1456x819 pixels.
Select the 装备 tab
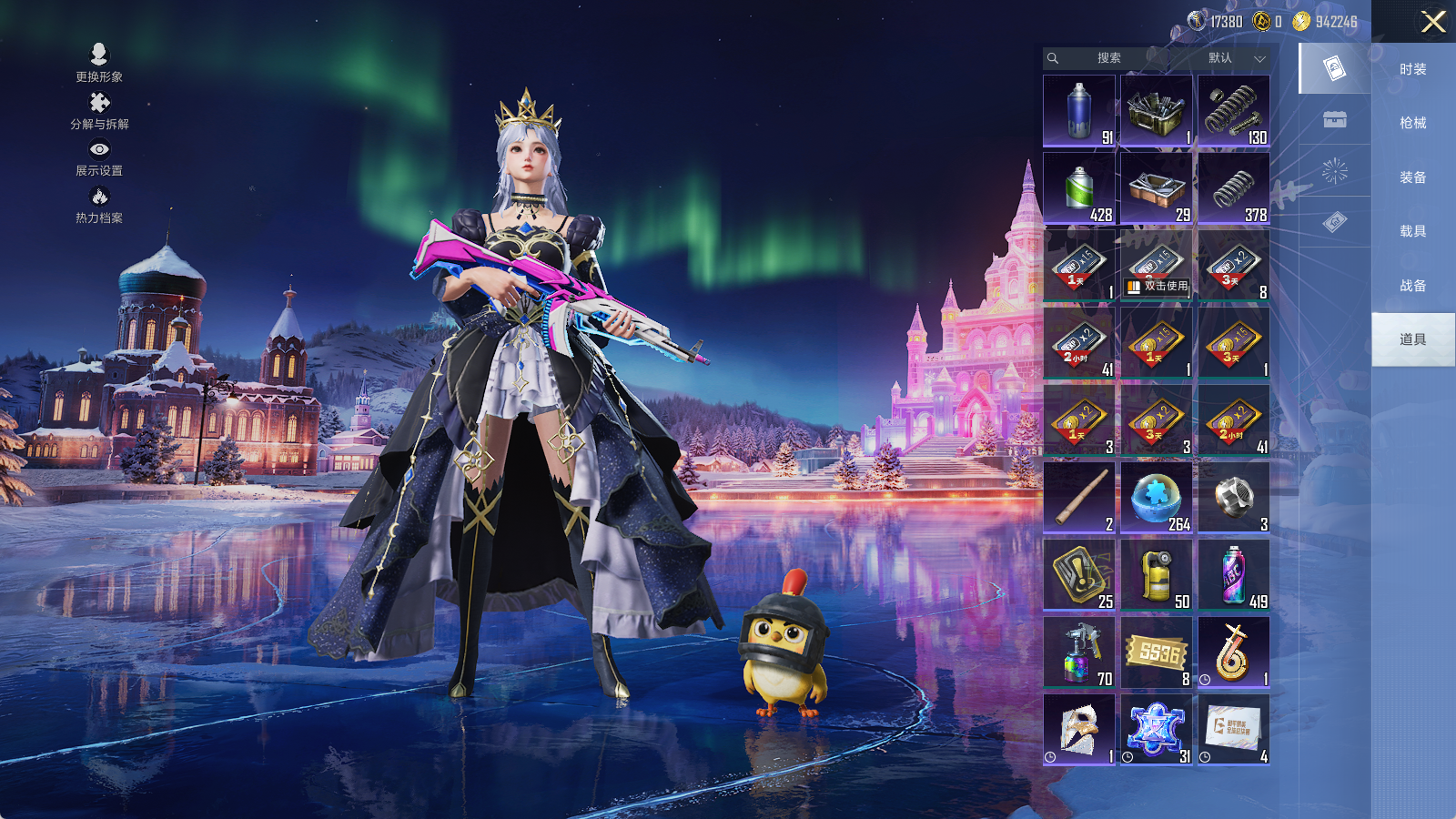click(x=1412, y=177)
